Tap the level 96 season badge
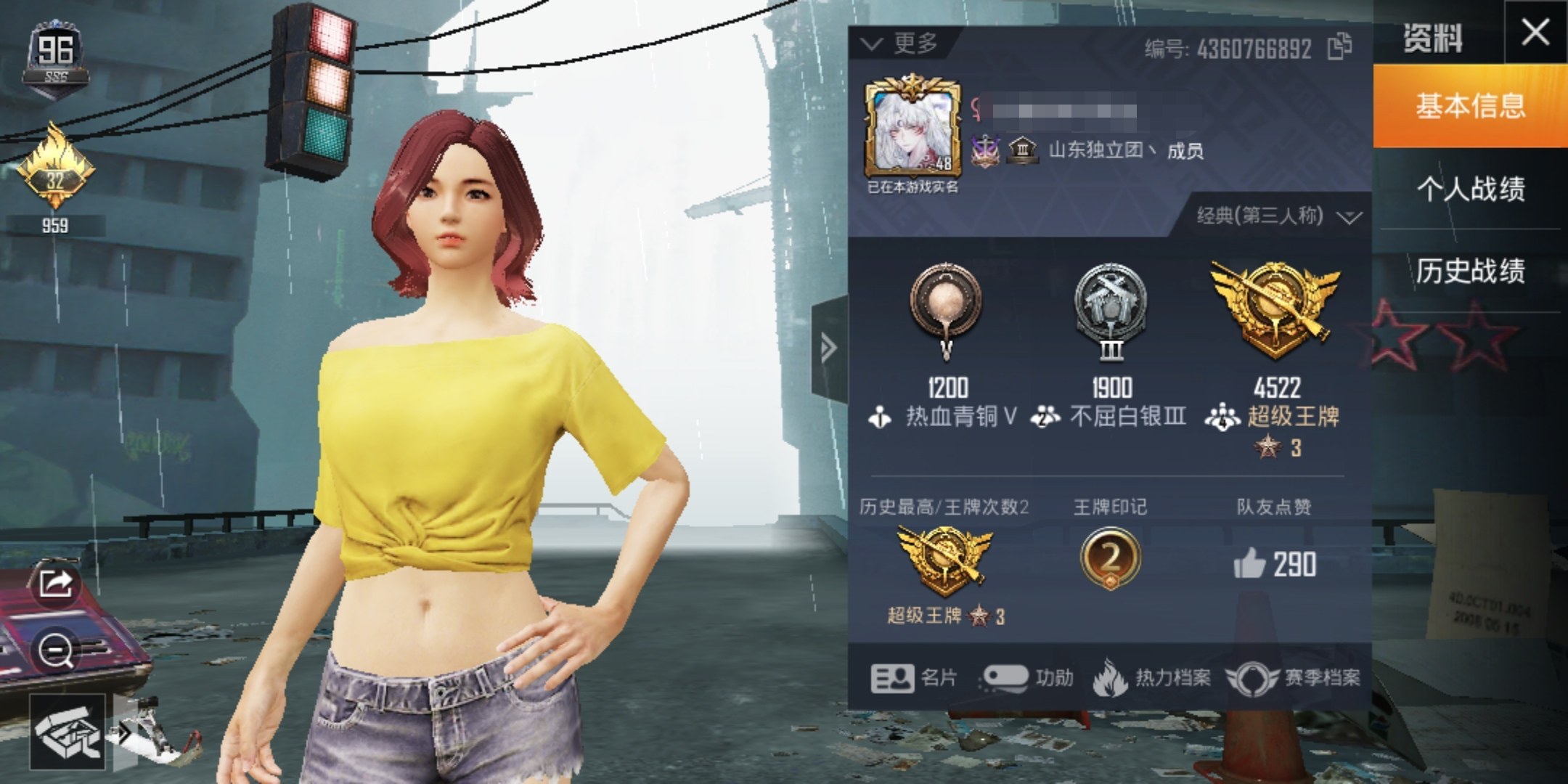The height and width of the screenshot is (784, 1568). click(56, 57)
